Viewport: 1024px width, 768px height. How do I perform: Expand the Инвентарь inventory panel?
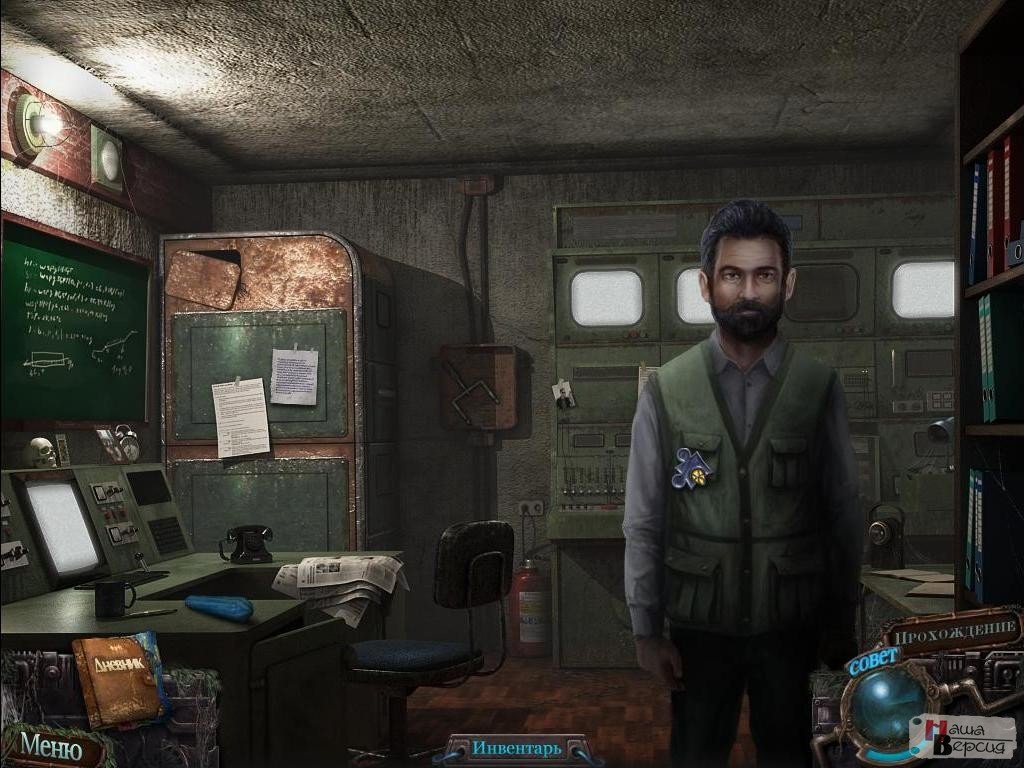pyautogui.click(x=517, y=748)
